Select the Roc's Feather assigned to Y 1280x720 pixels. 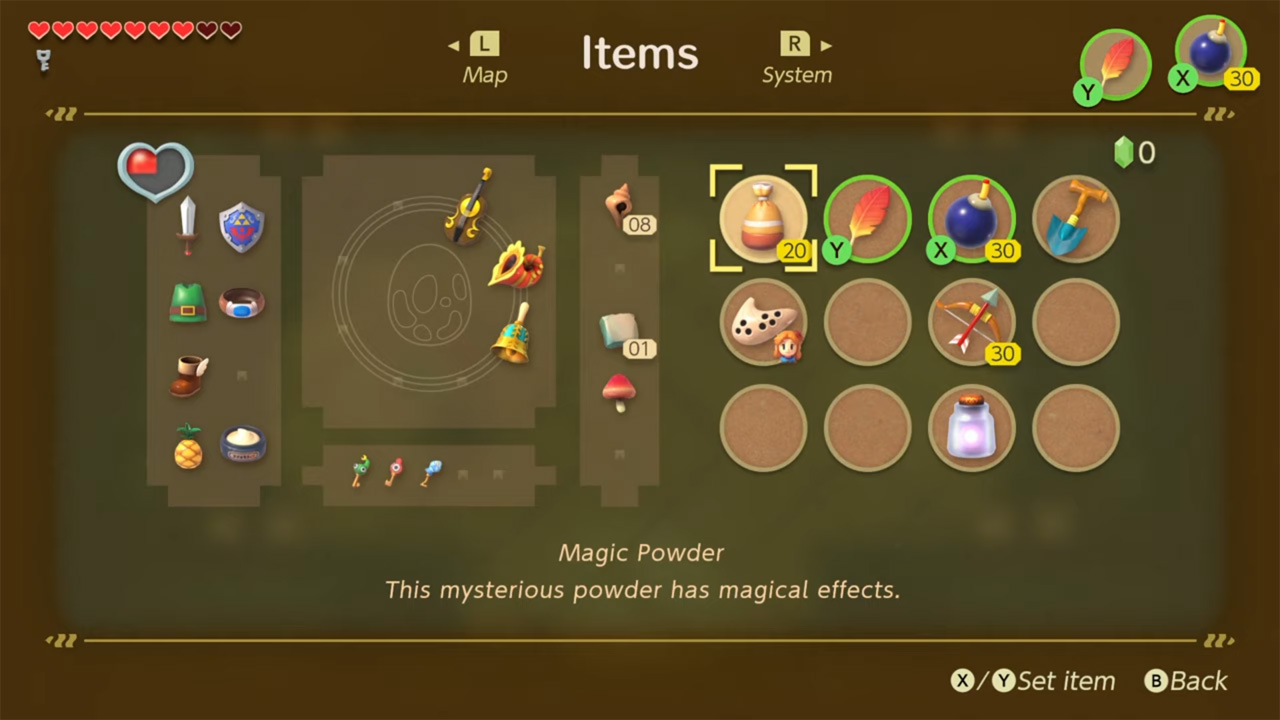coord(868,218)
